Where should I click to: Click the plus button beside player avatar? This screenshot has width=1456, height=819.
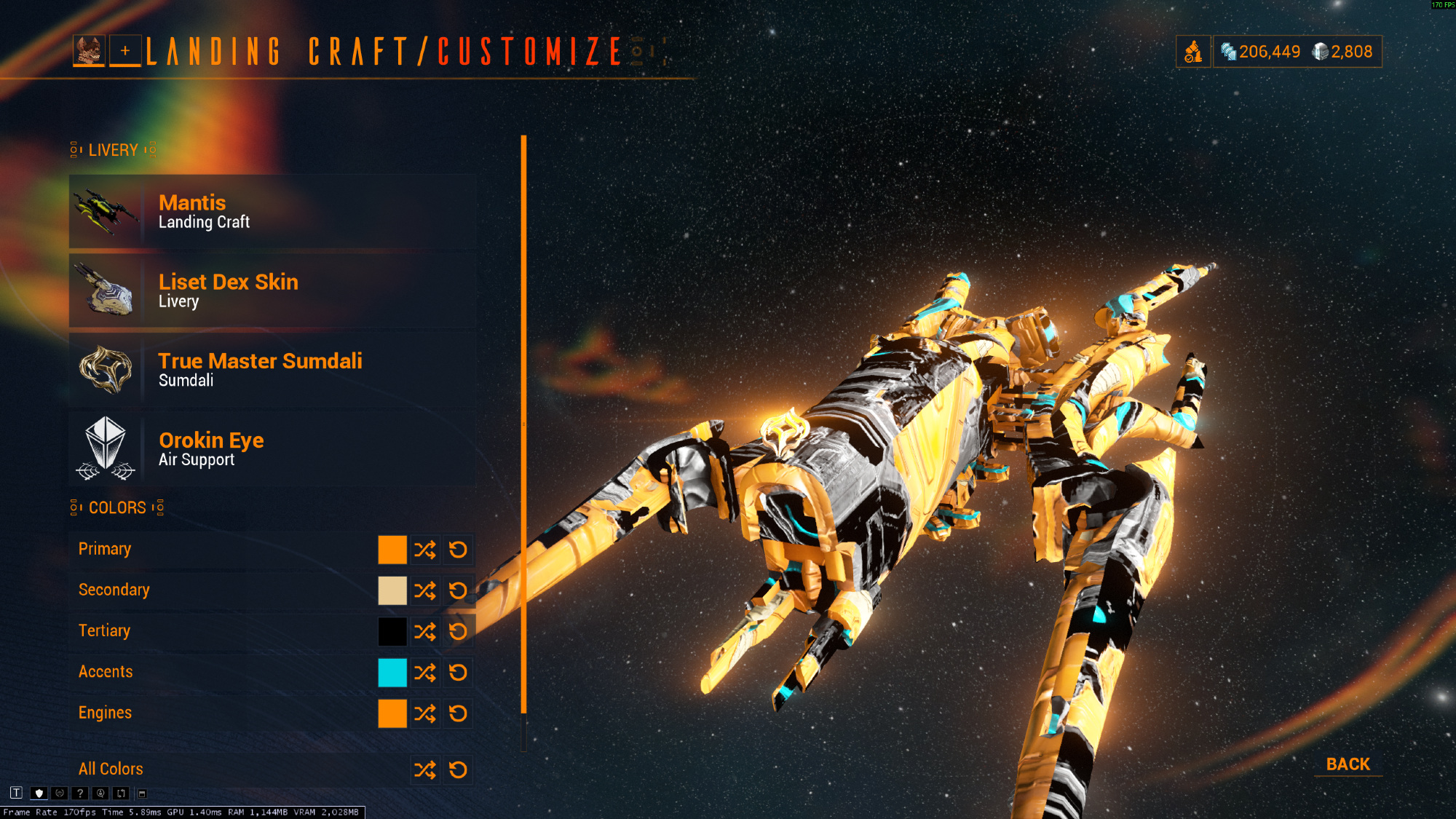(125, 51)
